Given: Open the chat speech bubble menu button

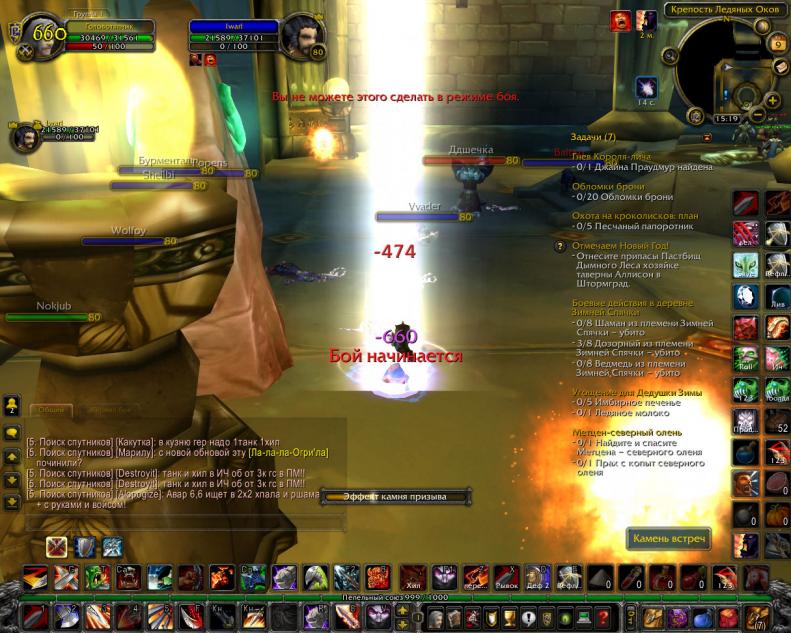Looking at the screenshot, I should tap(13, 433).
